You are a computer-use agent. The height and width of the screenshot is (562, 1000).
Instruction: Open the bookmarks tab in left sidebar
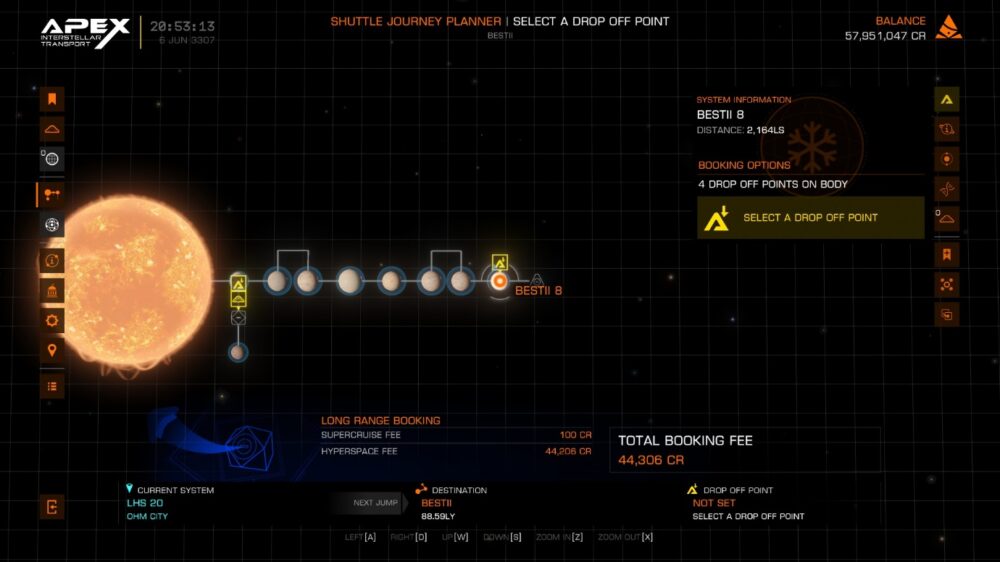click(52, 99)
